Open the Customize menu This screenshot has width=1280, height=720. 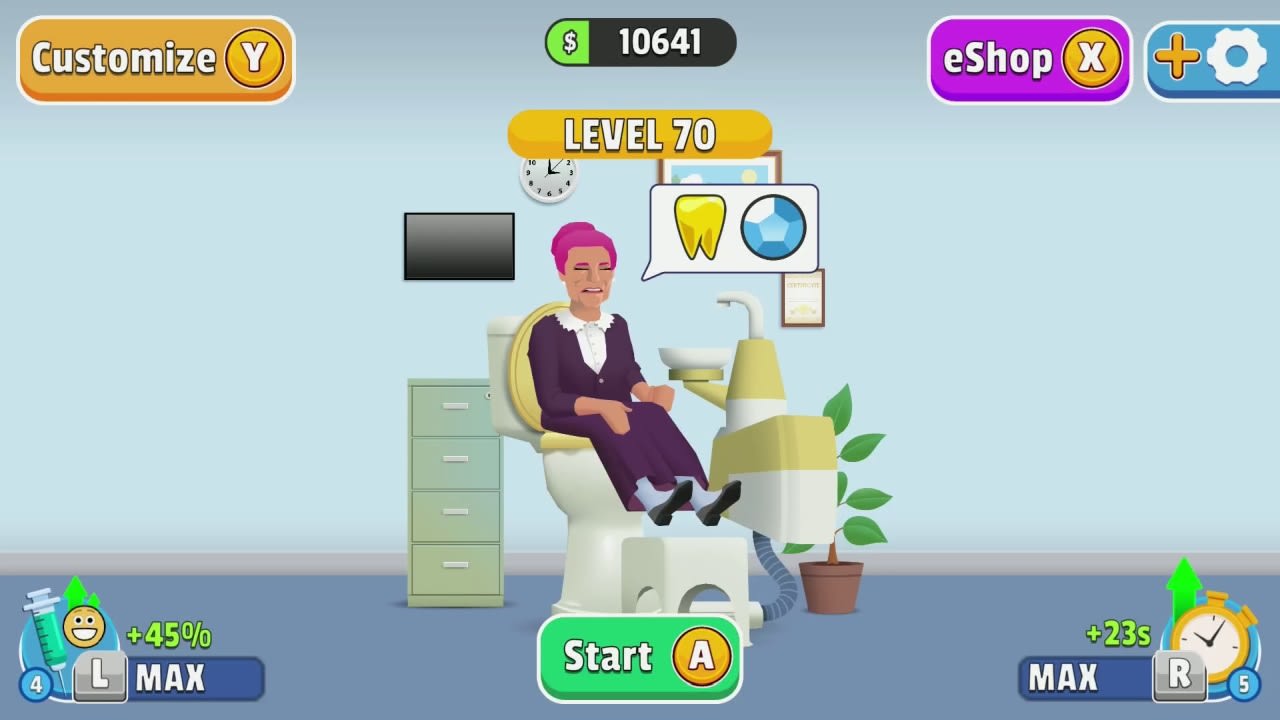tap(155, 59)
